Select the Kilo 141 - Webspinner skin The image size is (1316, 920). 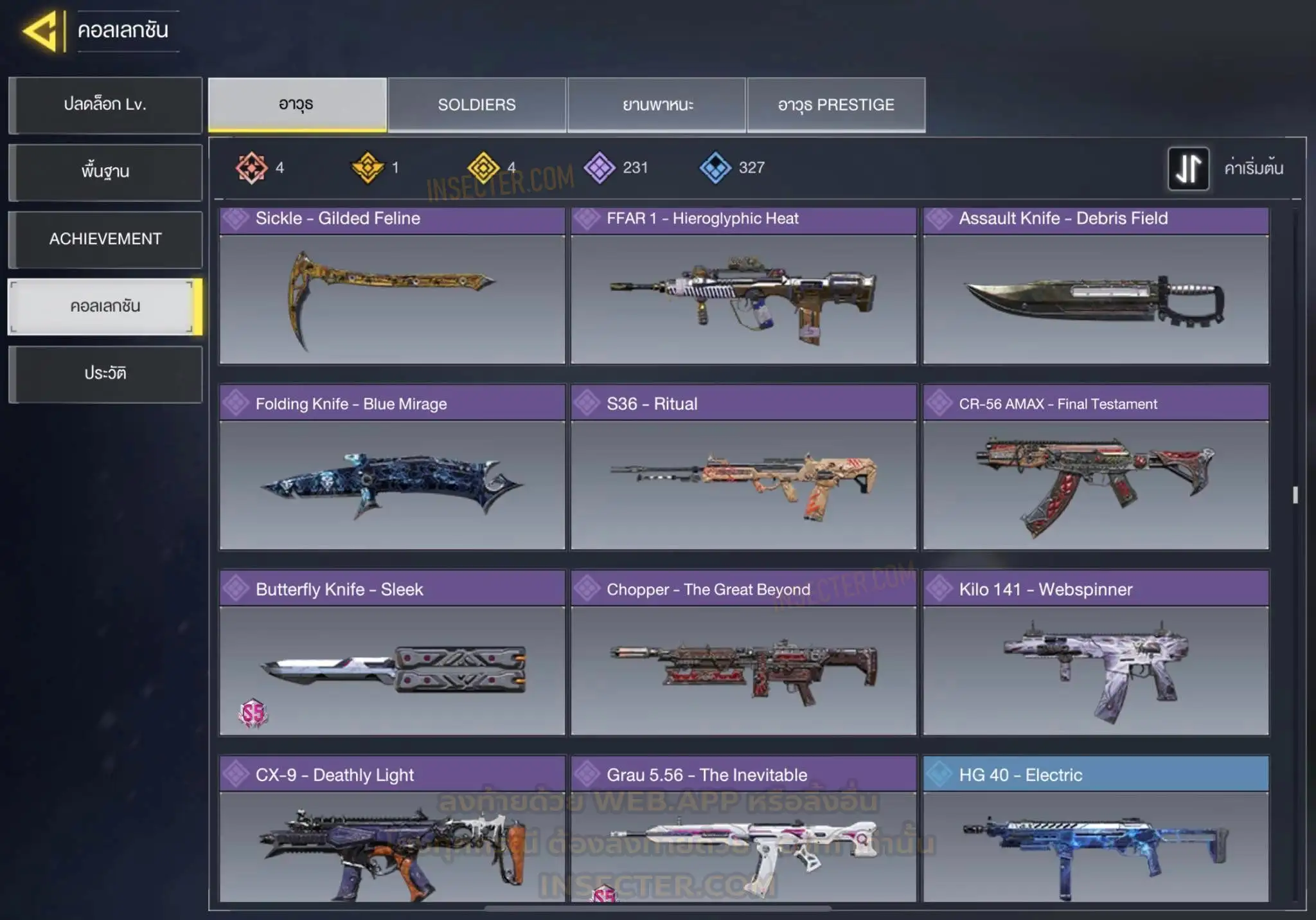pyautogui.click(x=1096, y=653)
